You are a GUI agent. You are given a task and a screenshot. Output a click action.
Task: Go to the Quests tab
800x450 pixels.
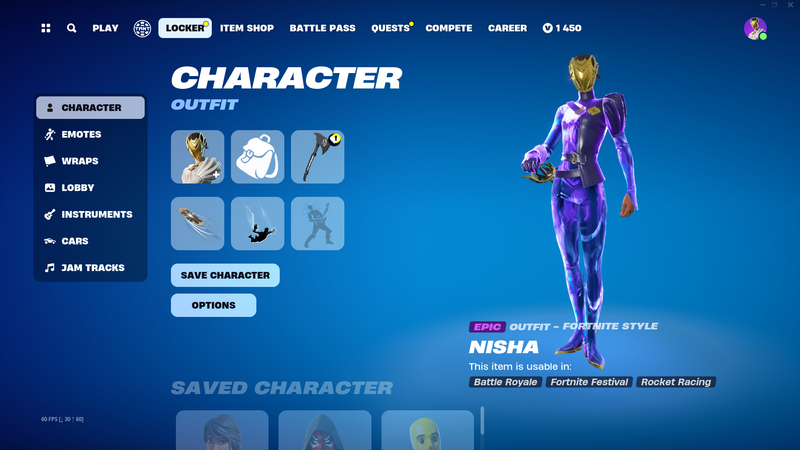pos(390,28)
